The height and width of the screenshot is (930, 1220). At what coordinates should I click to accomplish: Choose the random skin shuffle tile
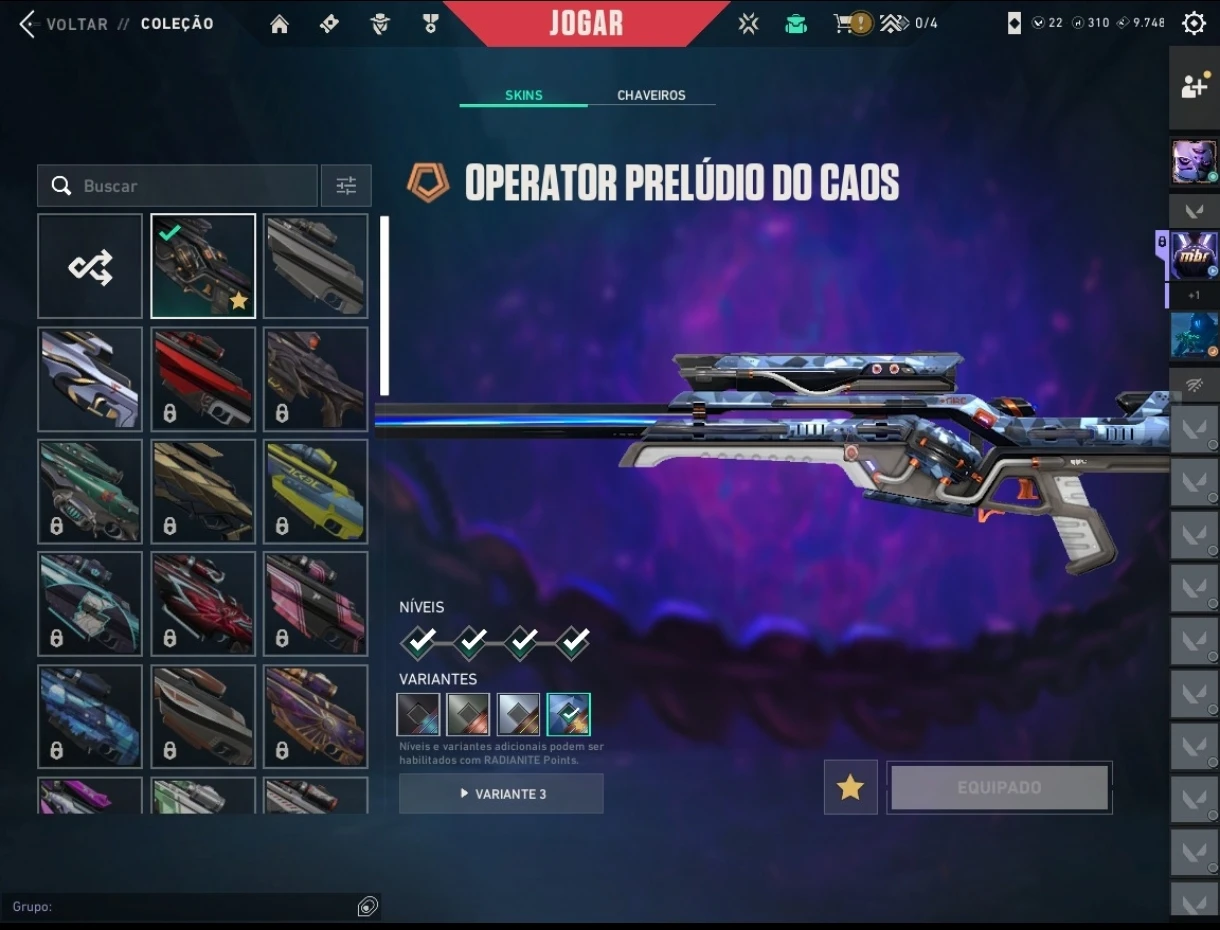click(90, 266)
